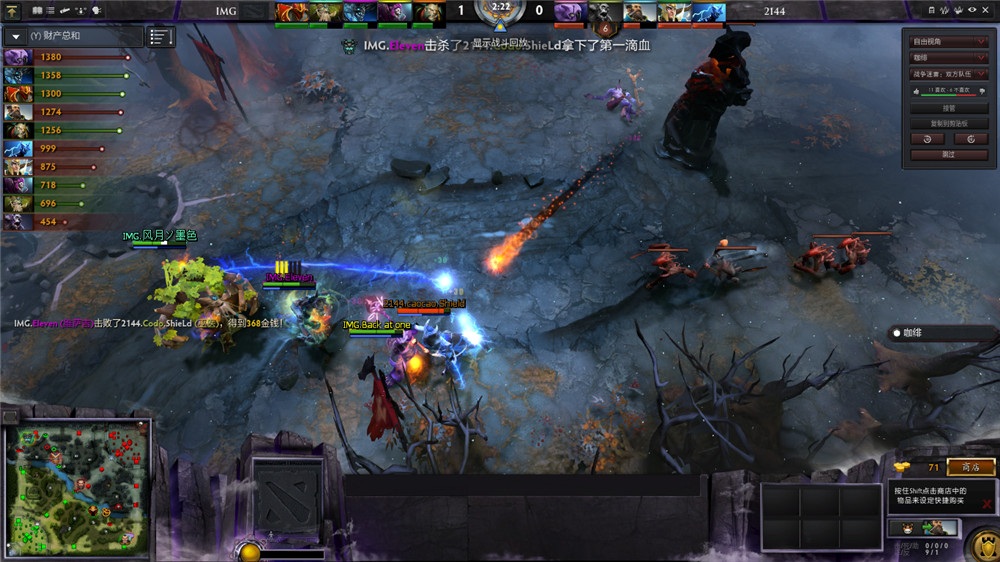Toggle the eye visibility icon
1000x562 pixels.
coord(972,10)
